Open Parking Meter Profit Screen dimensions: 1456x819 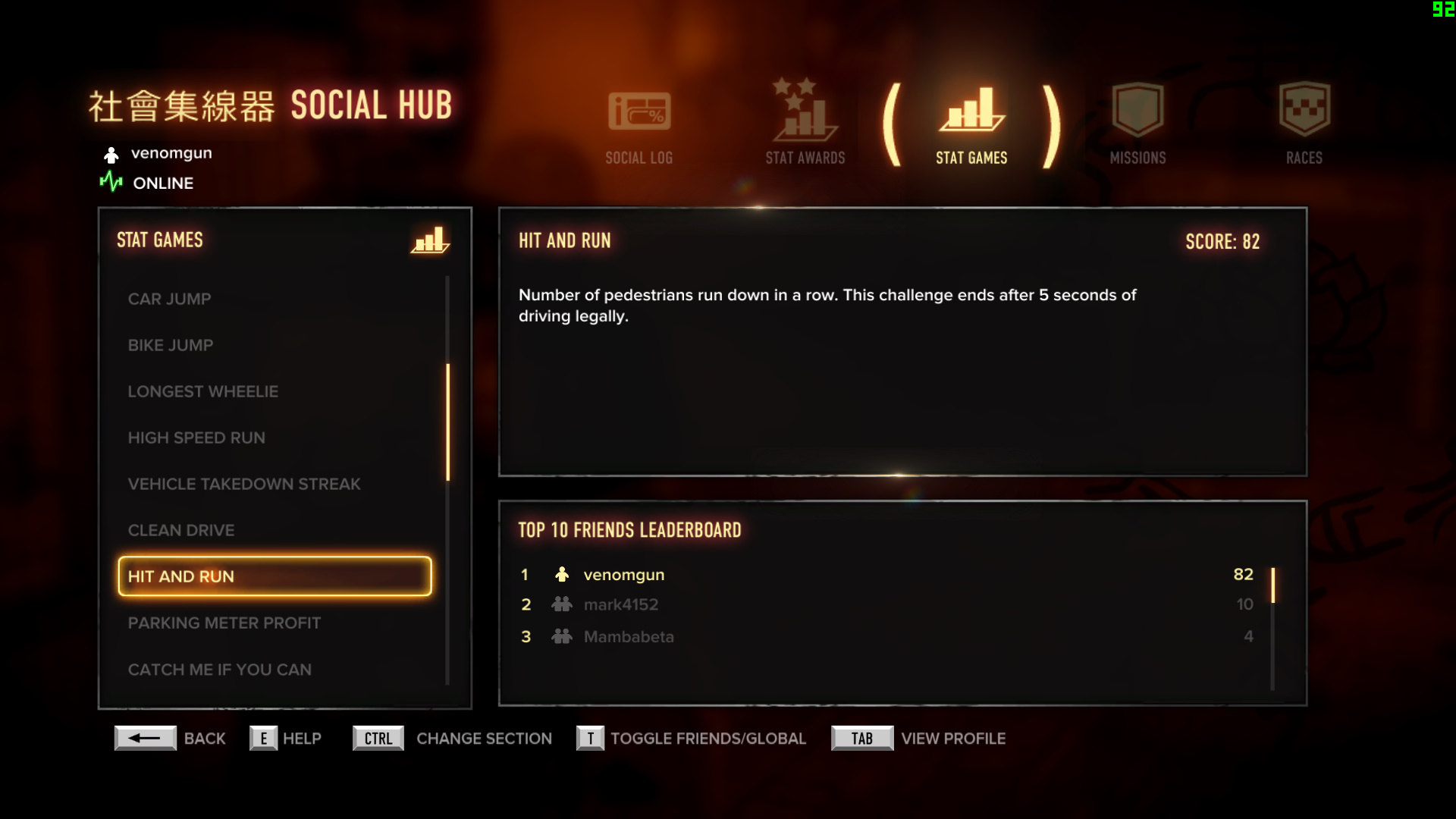coord(224,623)
